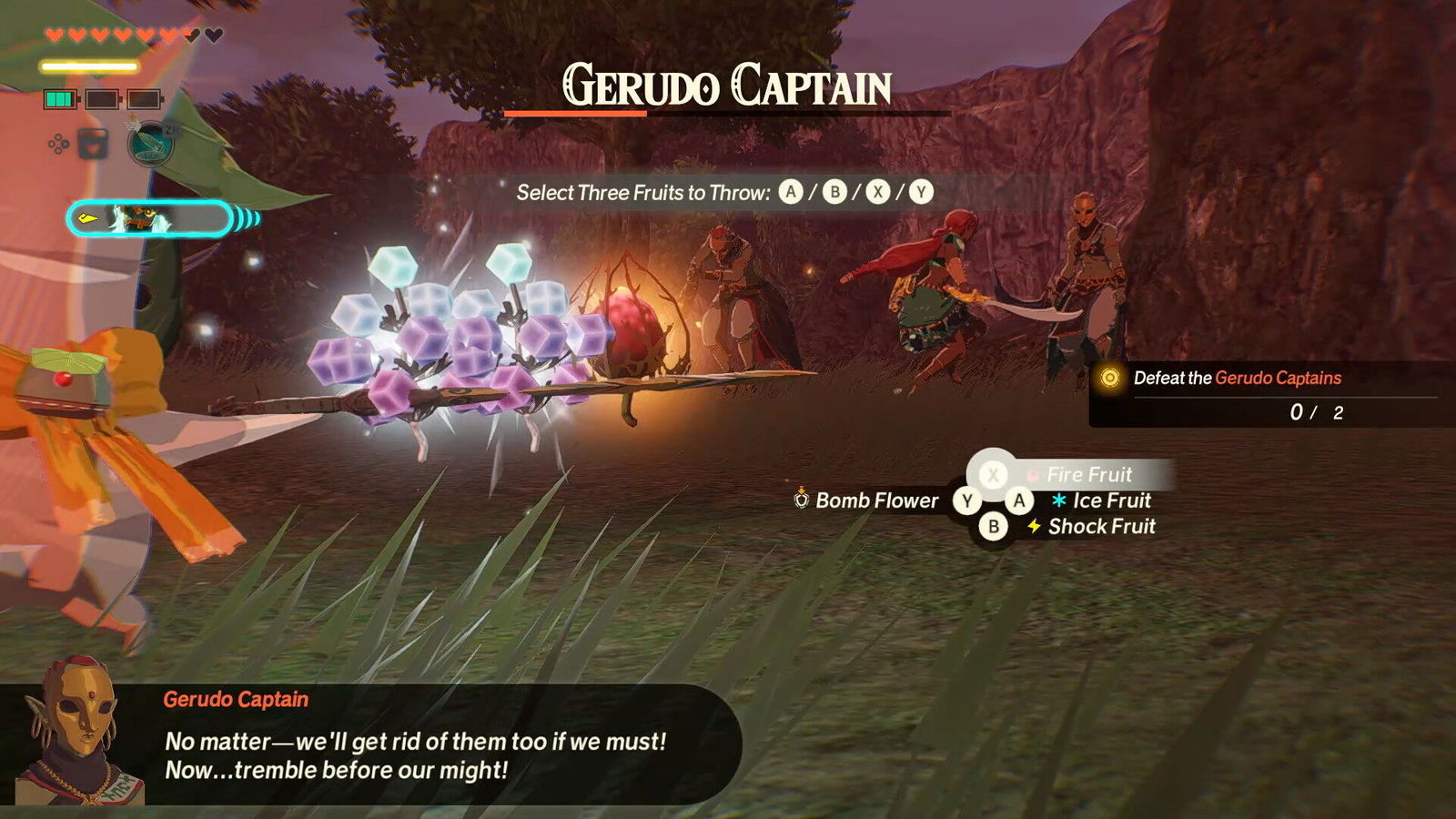The height and width of the screenshot is (819, 1456).
Task: Click the ZR special ability weapon icon
Action: coord(150,146)
